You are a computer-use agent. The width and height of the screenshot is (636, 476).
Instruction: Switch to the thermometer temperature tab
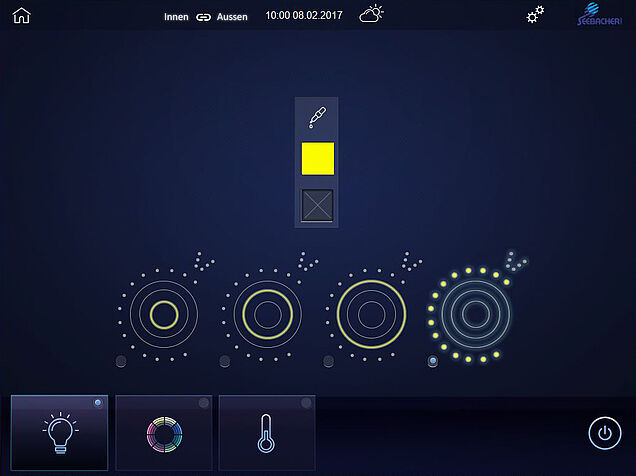(x=266, y=432)
